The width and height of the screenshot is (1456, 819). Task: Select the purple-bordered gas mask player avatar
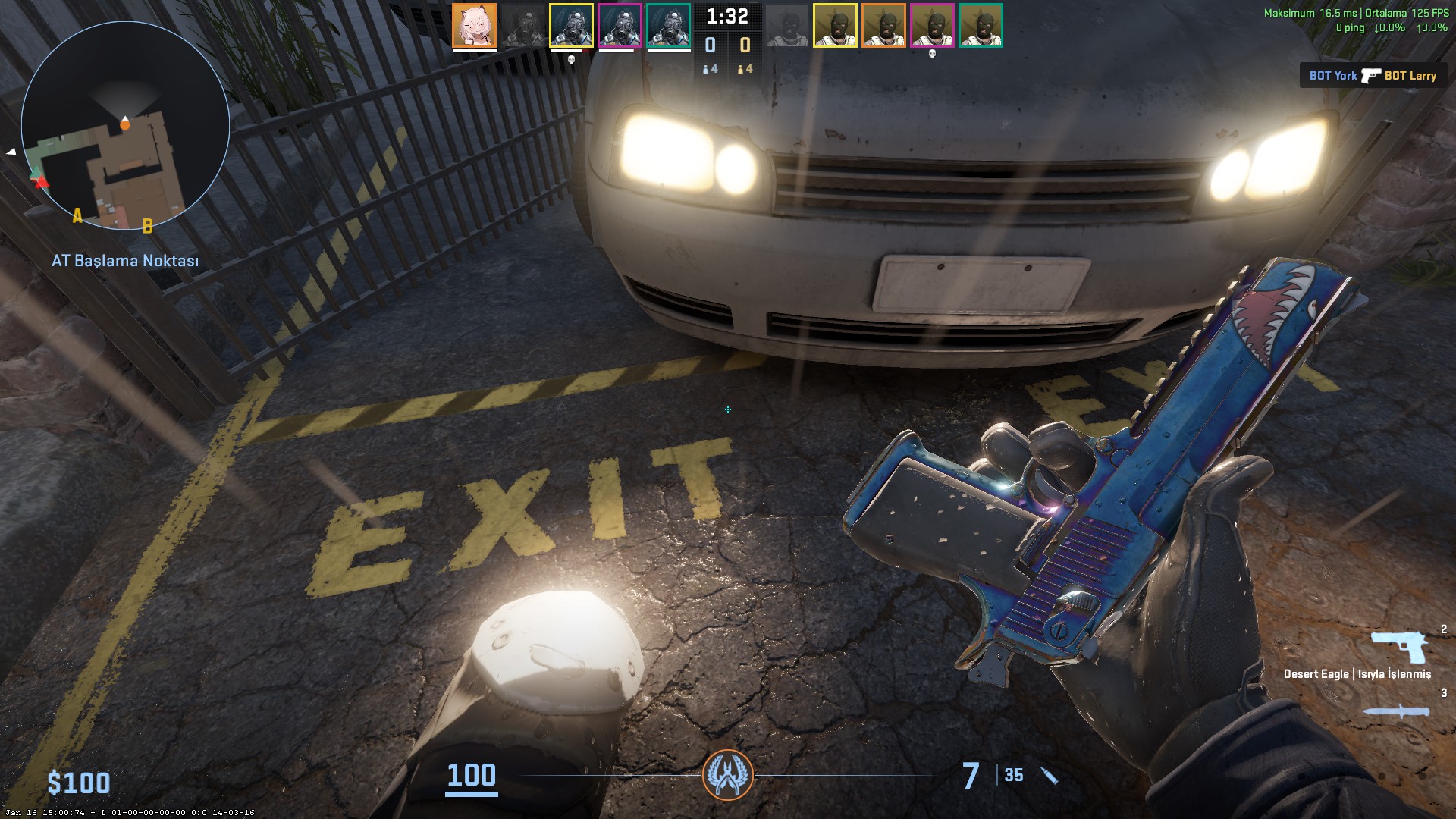620,25
